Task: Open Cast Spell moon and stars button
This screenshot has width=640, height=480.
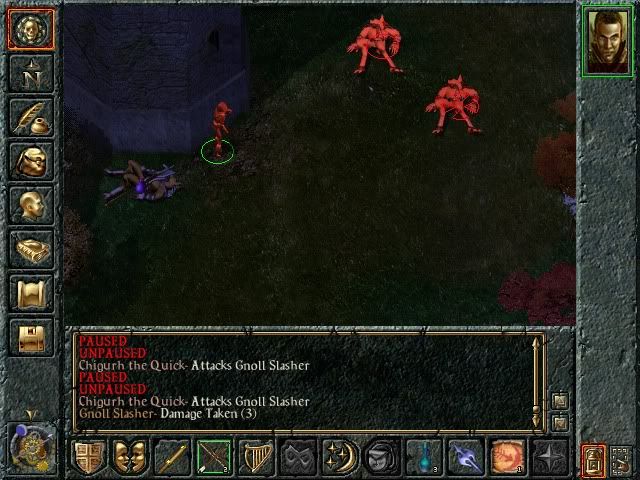Action: click(x=340, y=457)
